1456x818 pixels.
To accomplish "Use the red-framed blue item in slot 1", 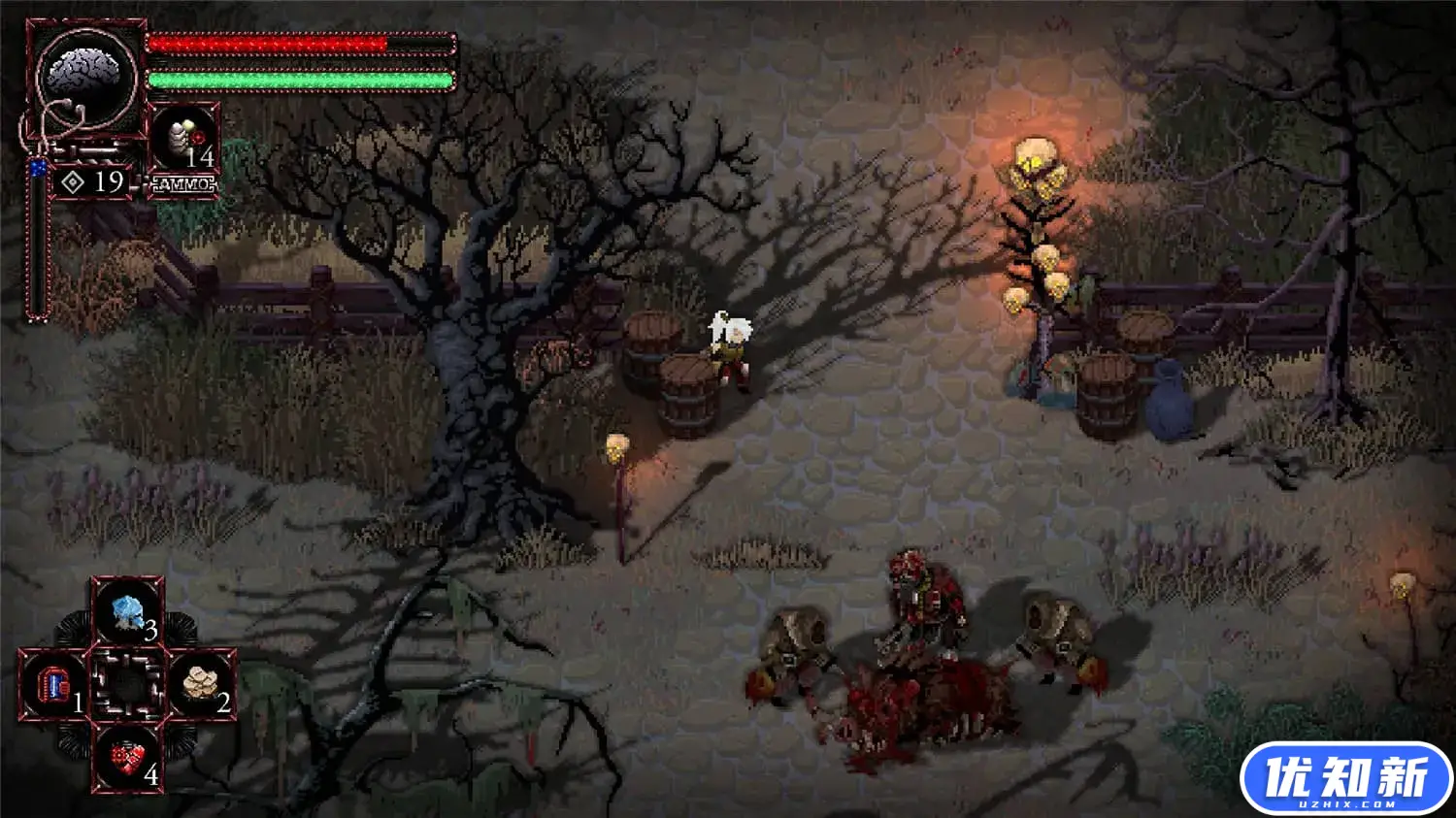I will tap(54, 685).
